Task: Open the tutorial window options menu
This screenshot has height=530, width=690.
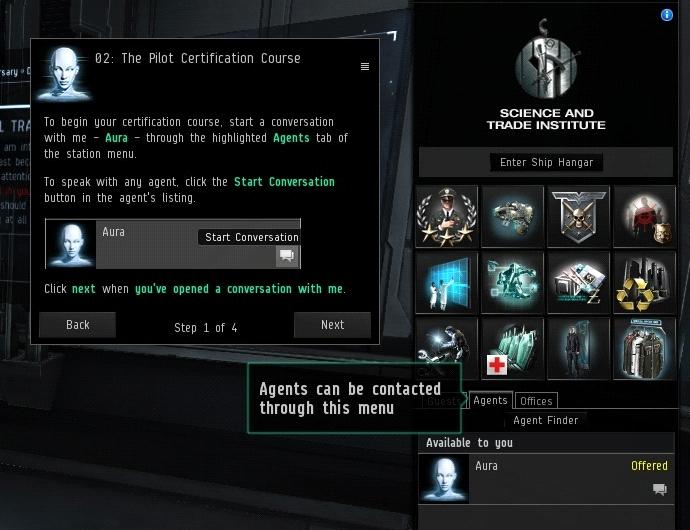Action: tap(365, 67)
